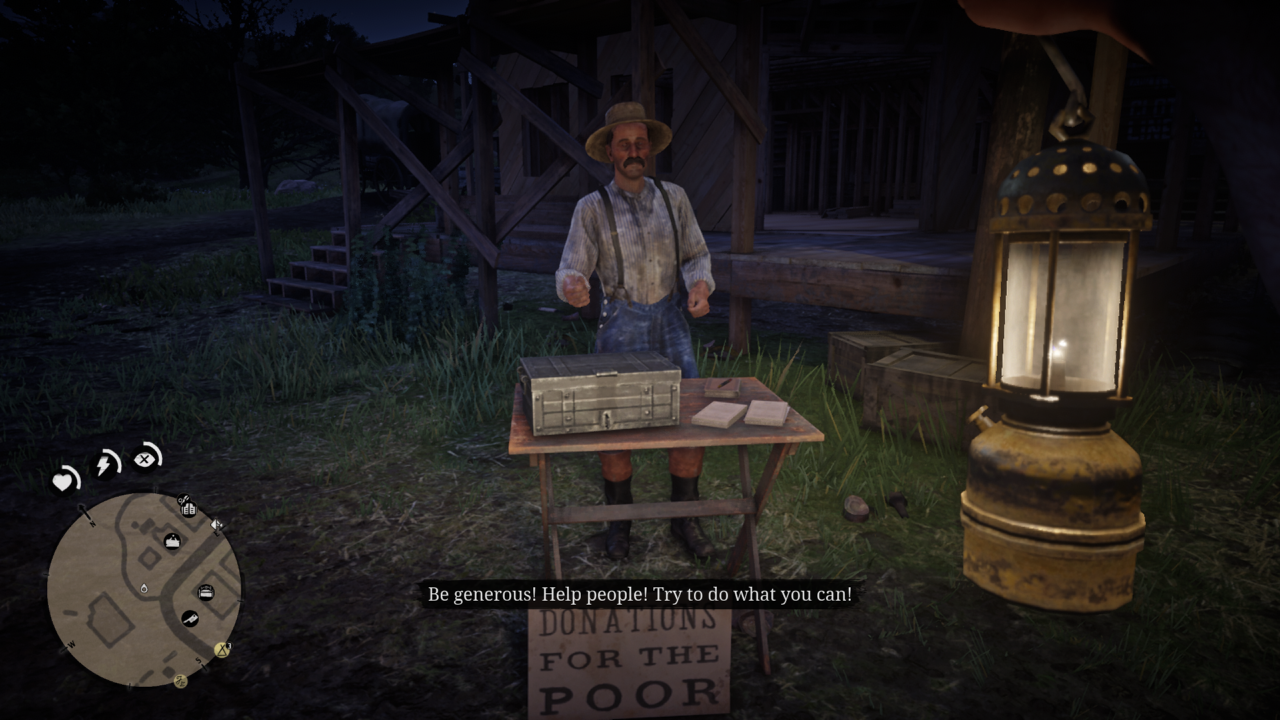The height and width of the screenshot is (720, 1280).
Task: Select the saloon building icon on minimap
Action: [x=189, y=510]
